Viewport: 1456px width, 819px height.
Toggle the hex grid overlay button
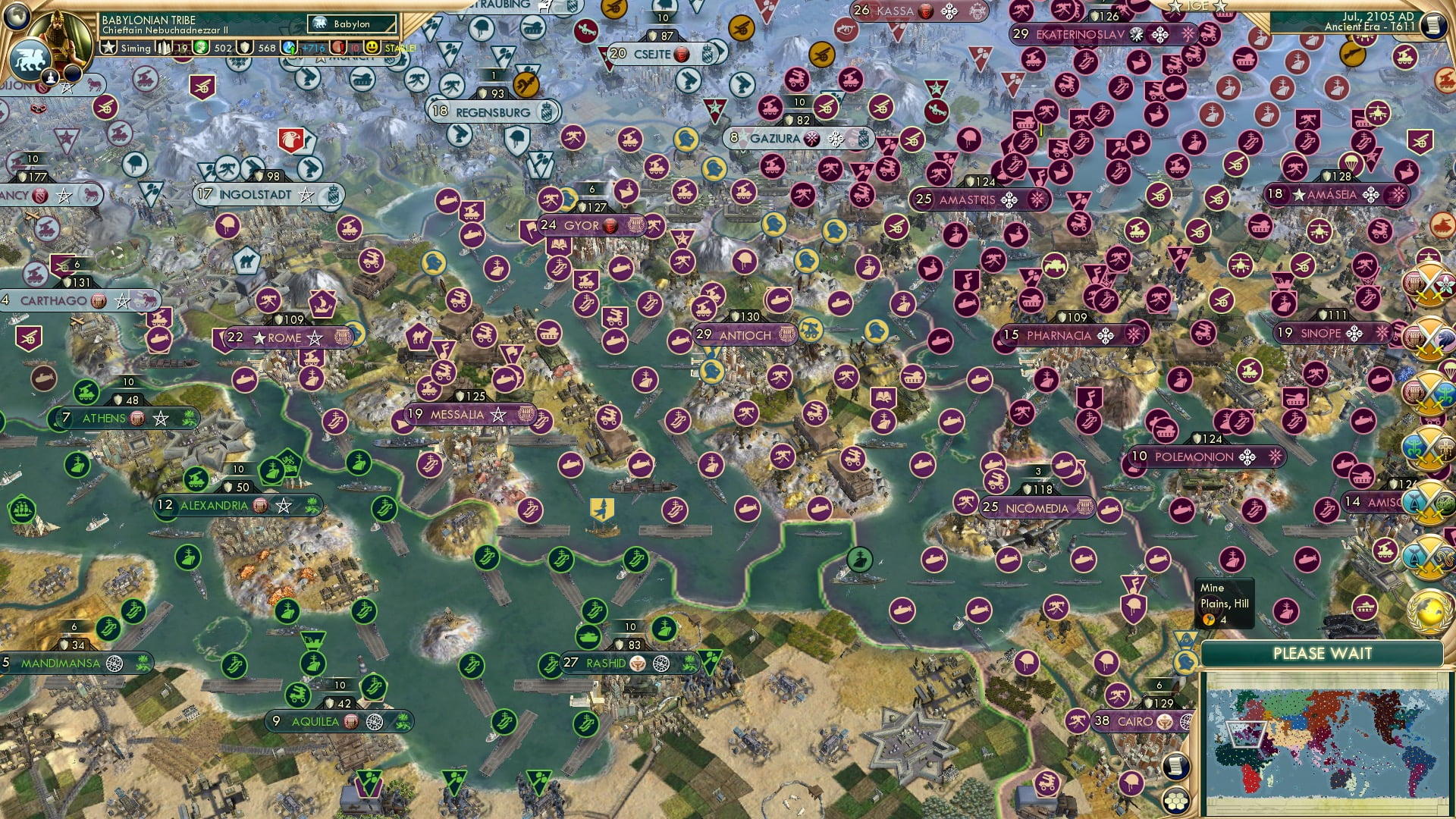click(x=1177, y=801)
